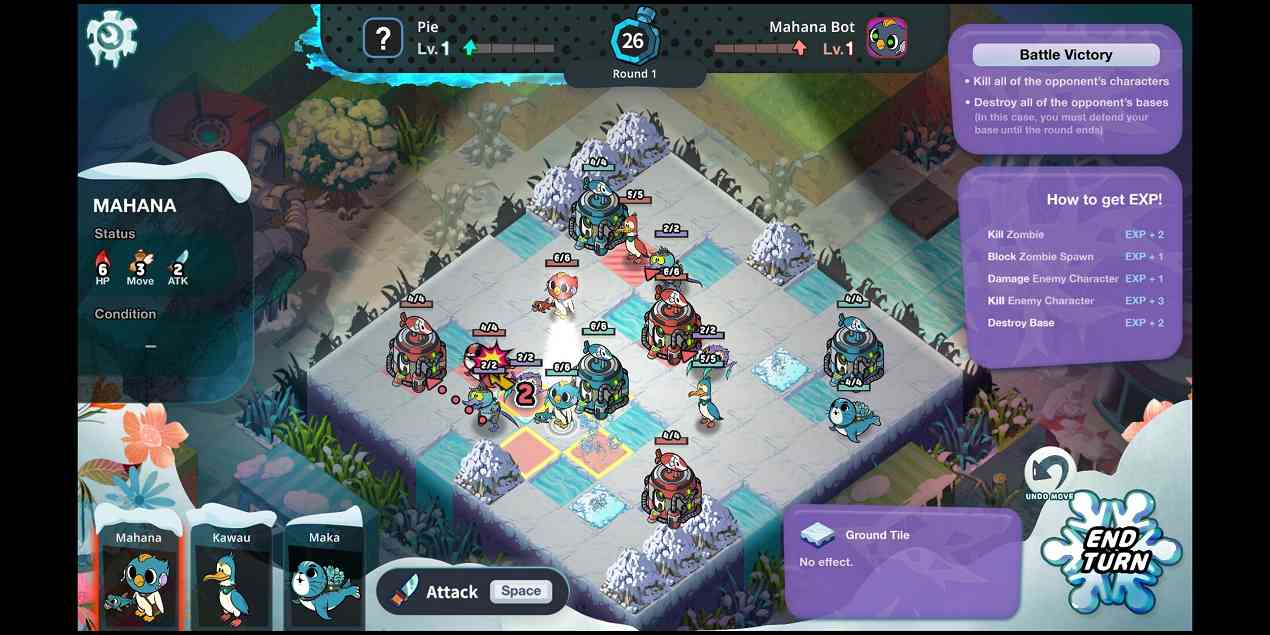End the current turn
Screen dimensions: 1270x635
click(x=1112, y=551)
